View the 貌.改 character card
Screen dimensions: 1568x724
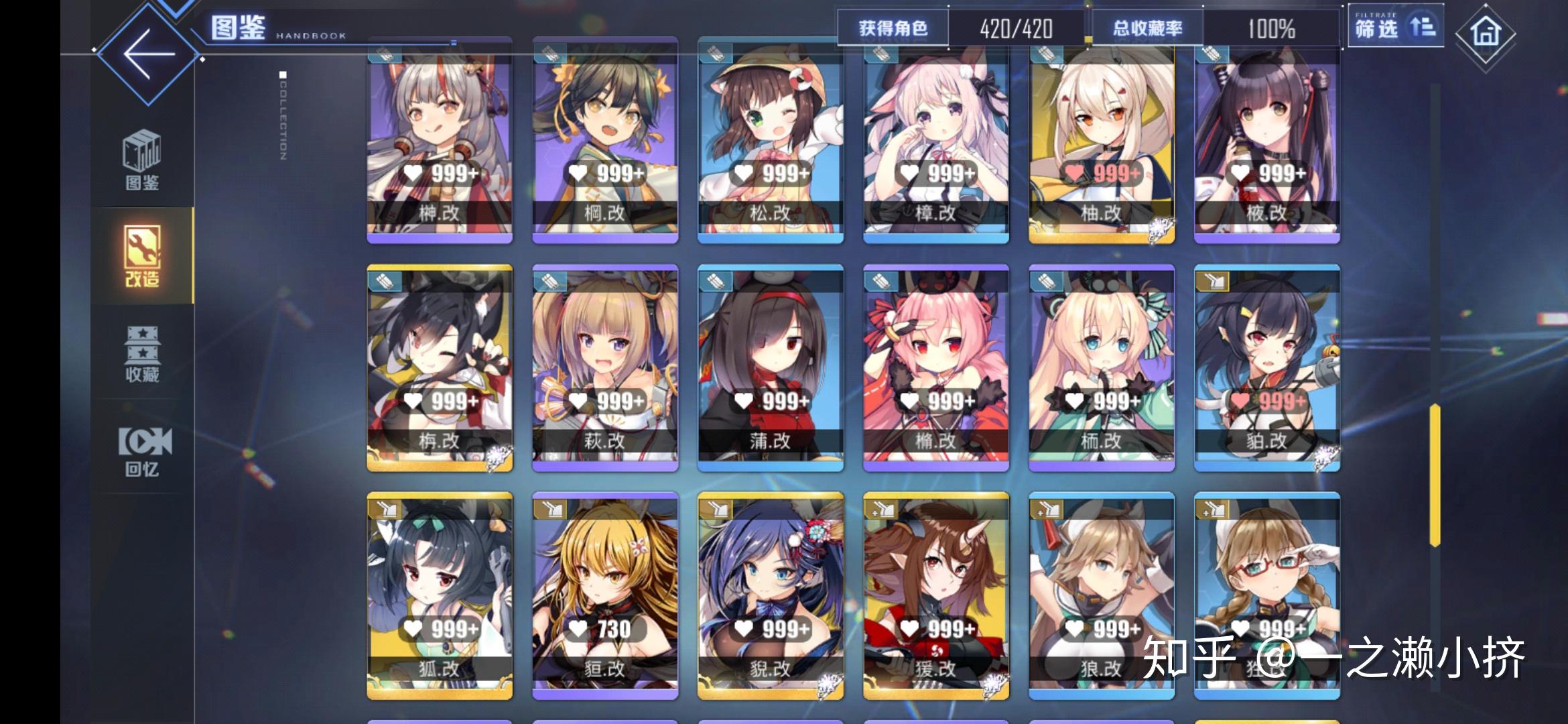pos(771,595)
